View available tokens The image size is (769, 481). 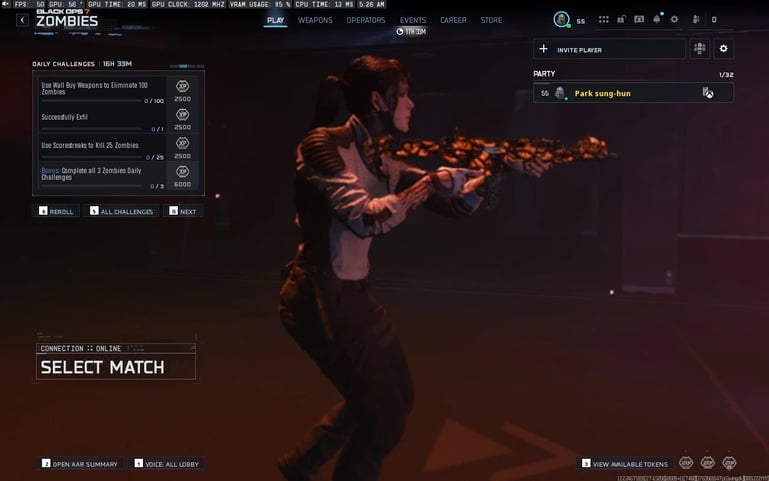(x=624, y=464)
